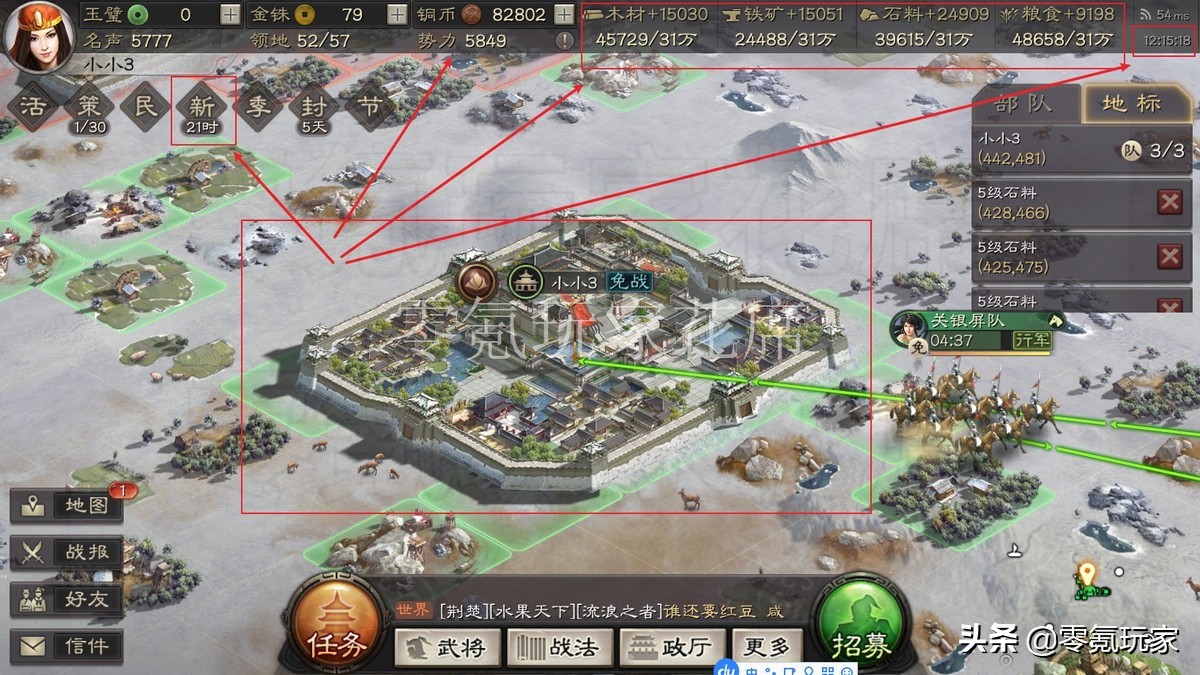Add 金铢 using its plus button
This screenshot has height=675, width=1200.
(x=397, y=15)
